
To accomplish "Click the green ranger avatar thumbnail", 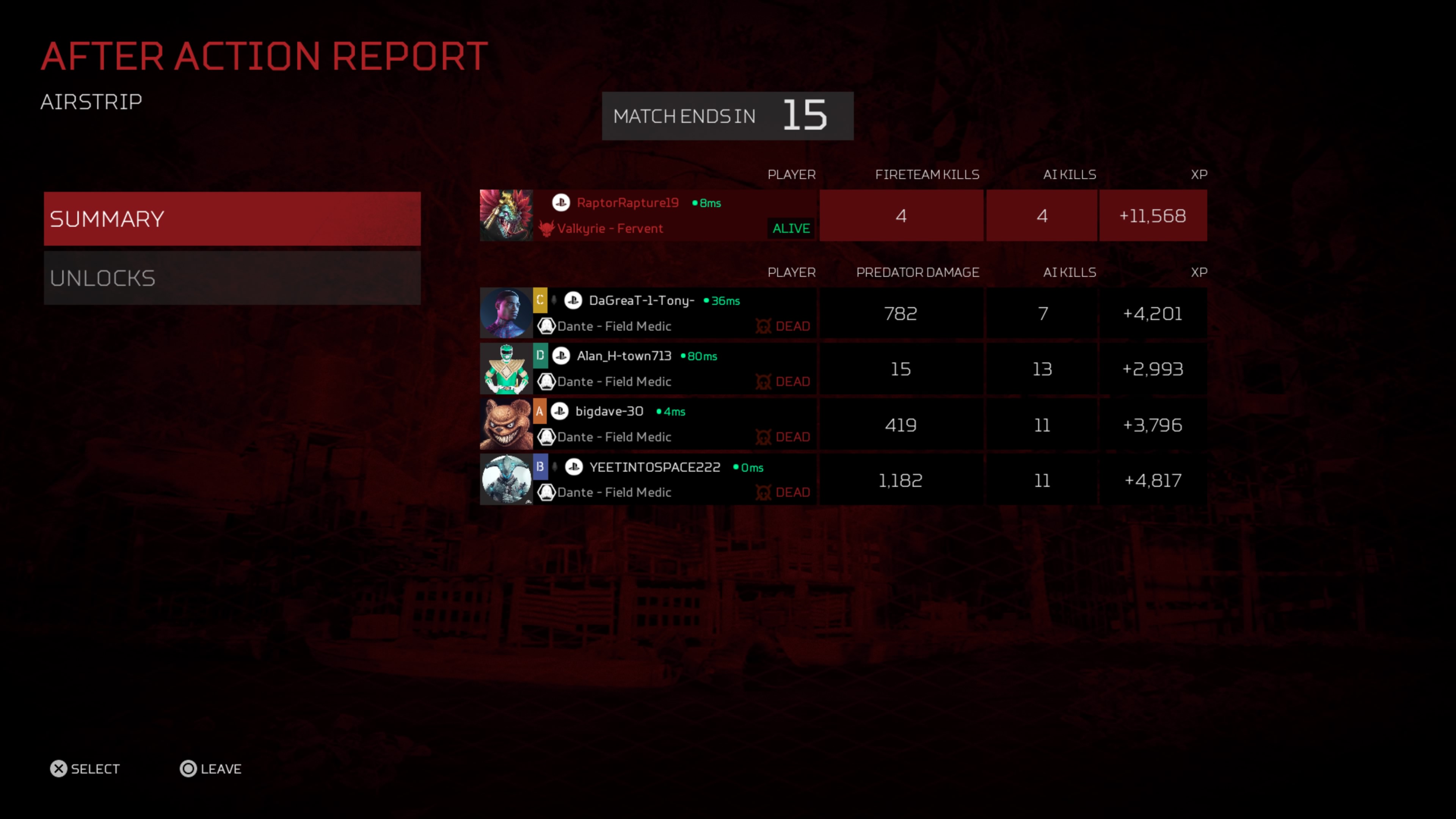I will (x=506, y=369).
